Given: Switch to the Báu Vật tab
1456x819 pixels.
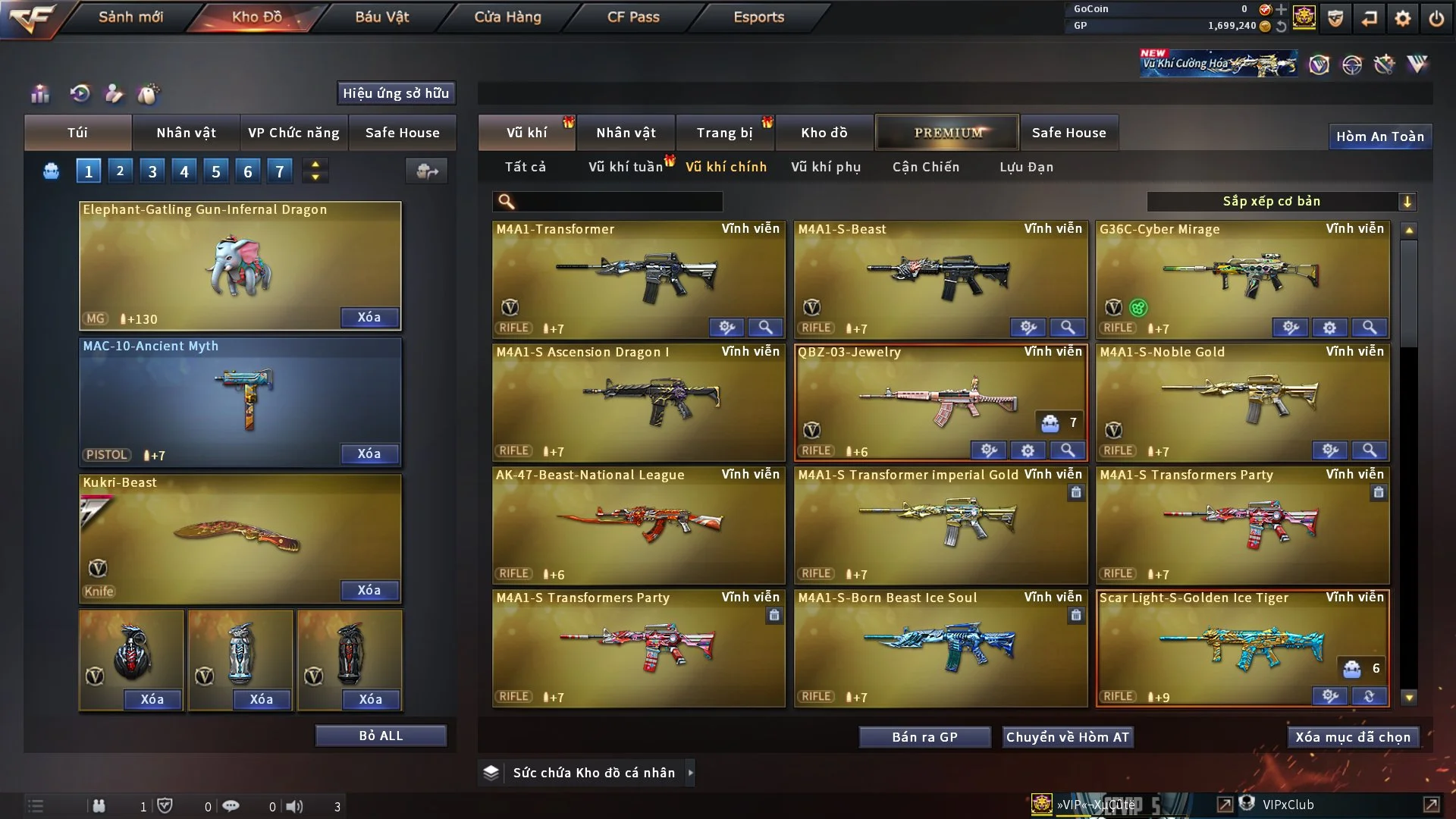Looking at the screenshot, I should pos(381,17).
